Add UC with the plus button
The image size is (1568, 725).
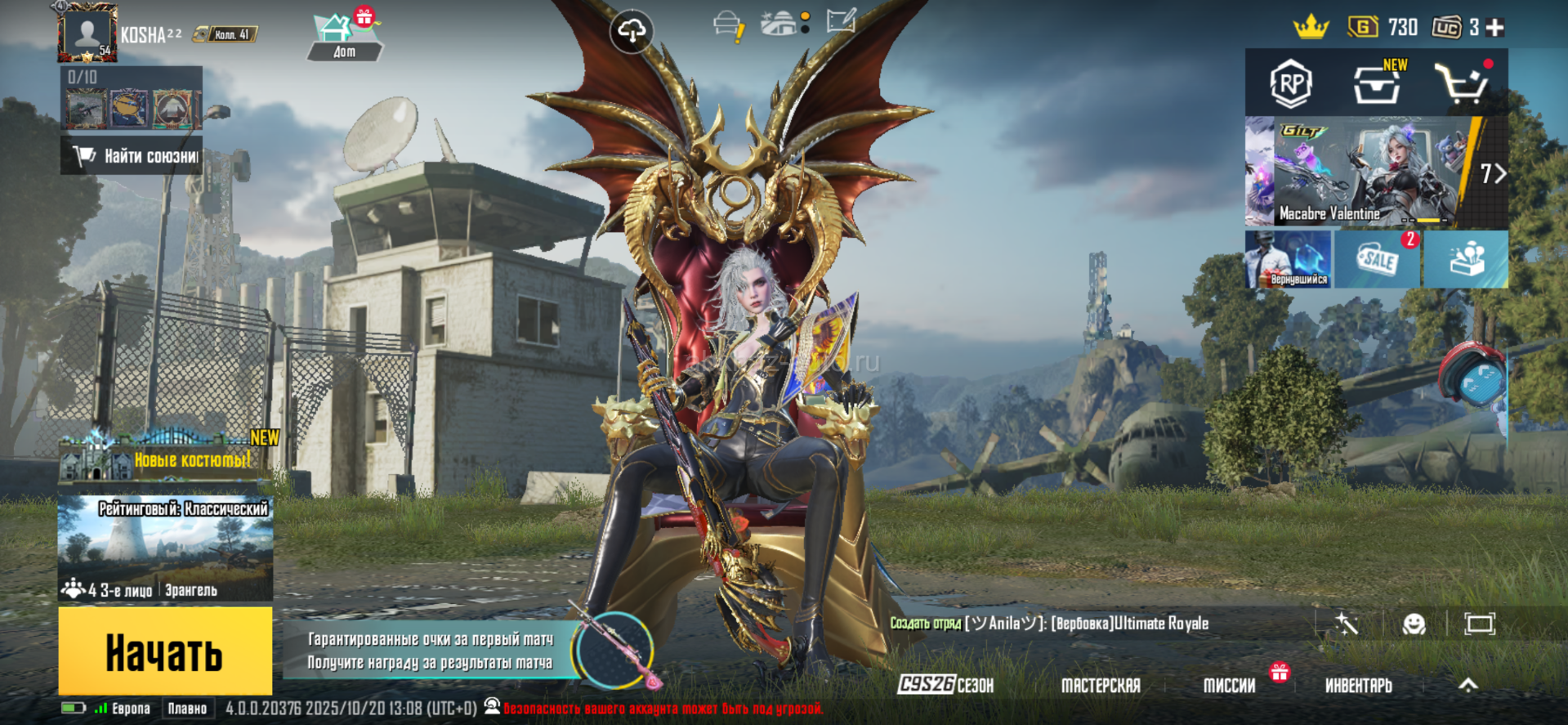pyautogui.click(x=1495, y=28)
